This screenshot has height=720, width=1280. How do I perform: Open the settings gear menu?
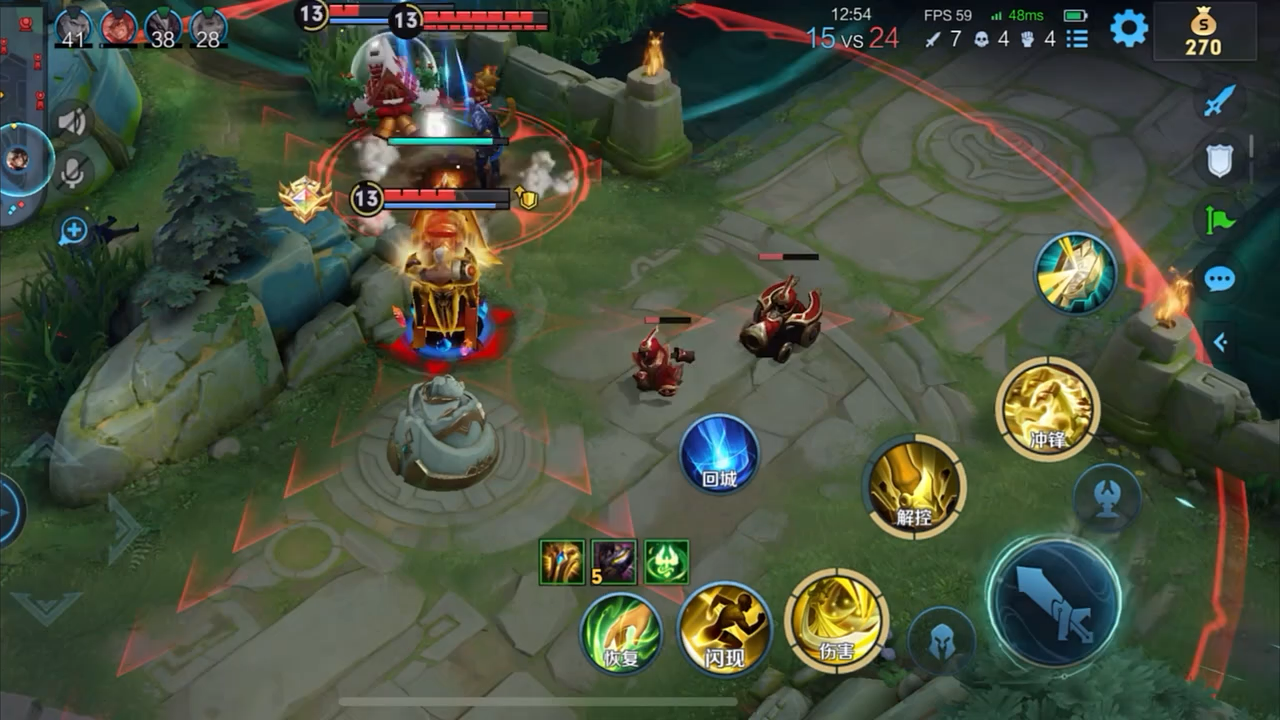pyautogui.click(x=1129, y=28)
